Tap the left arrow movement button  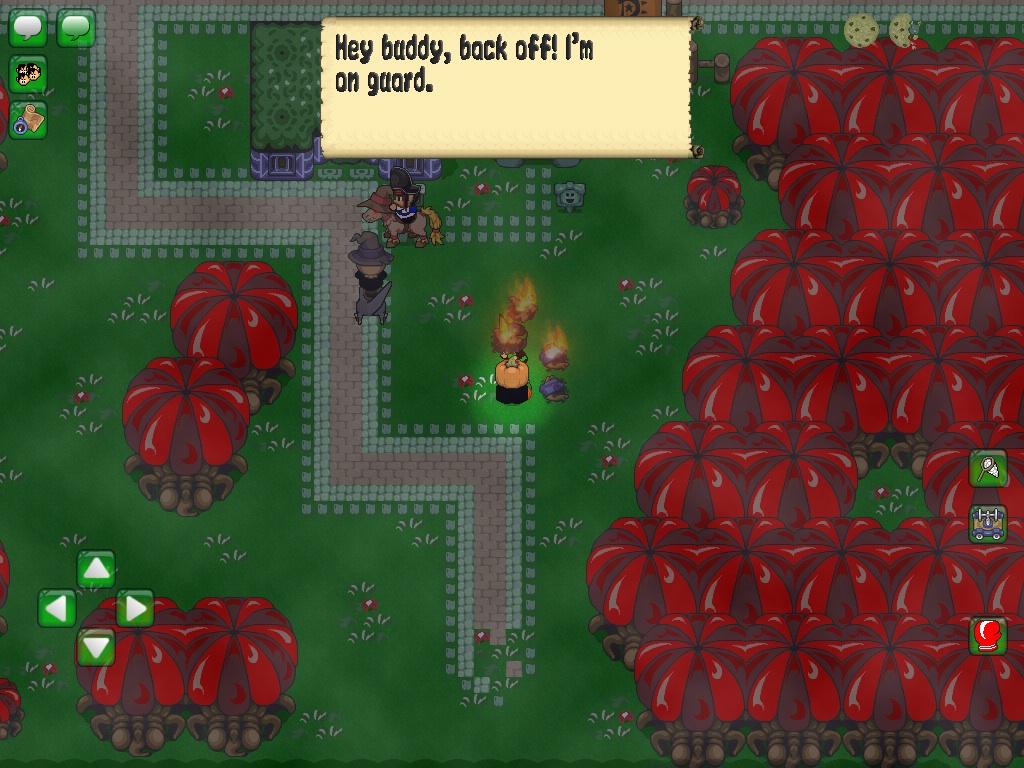point(57,608)
